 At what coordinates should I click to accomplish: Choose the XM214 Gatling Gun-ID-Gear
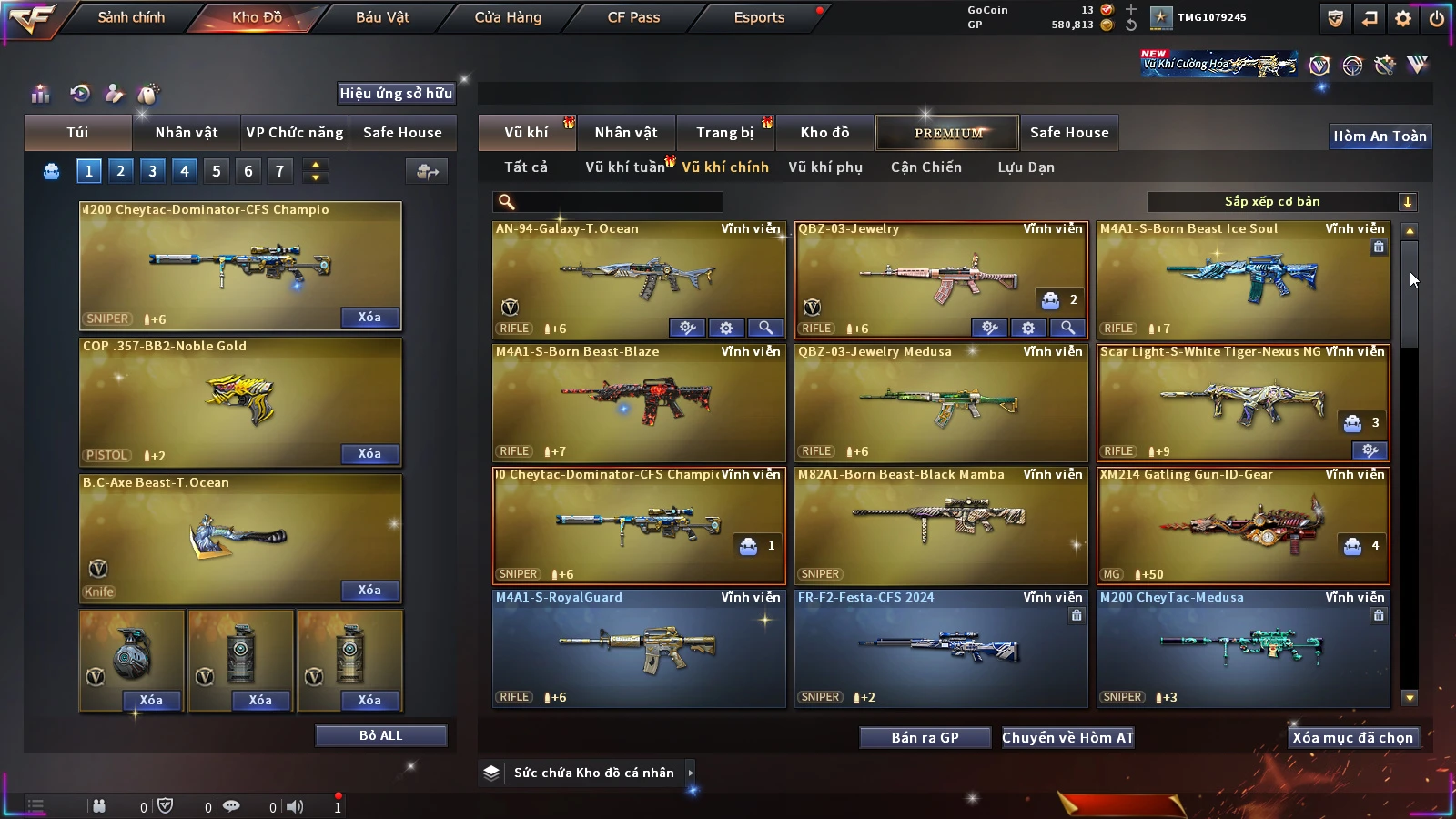[x=1242, y=524]
